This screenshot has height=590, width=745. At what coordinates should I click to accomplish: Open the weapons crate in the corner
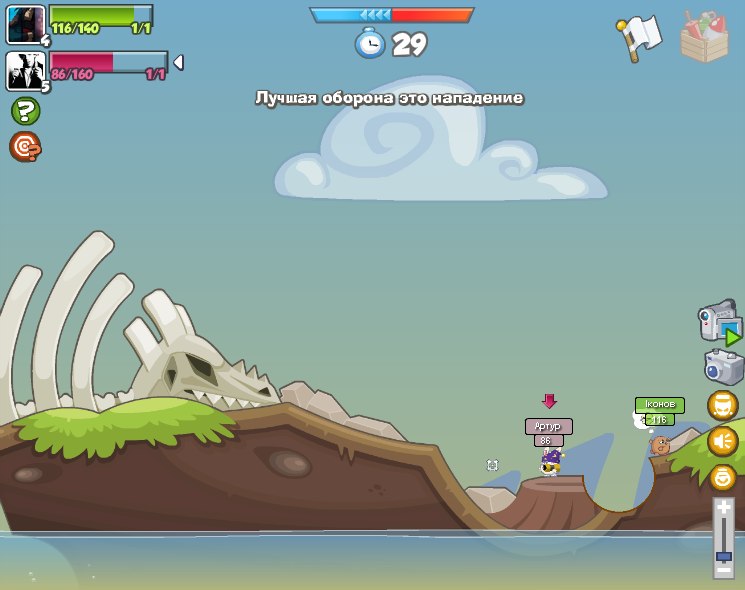(x=704, y=36)
